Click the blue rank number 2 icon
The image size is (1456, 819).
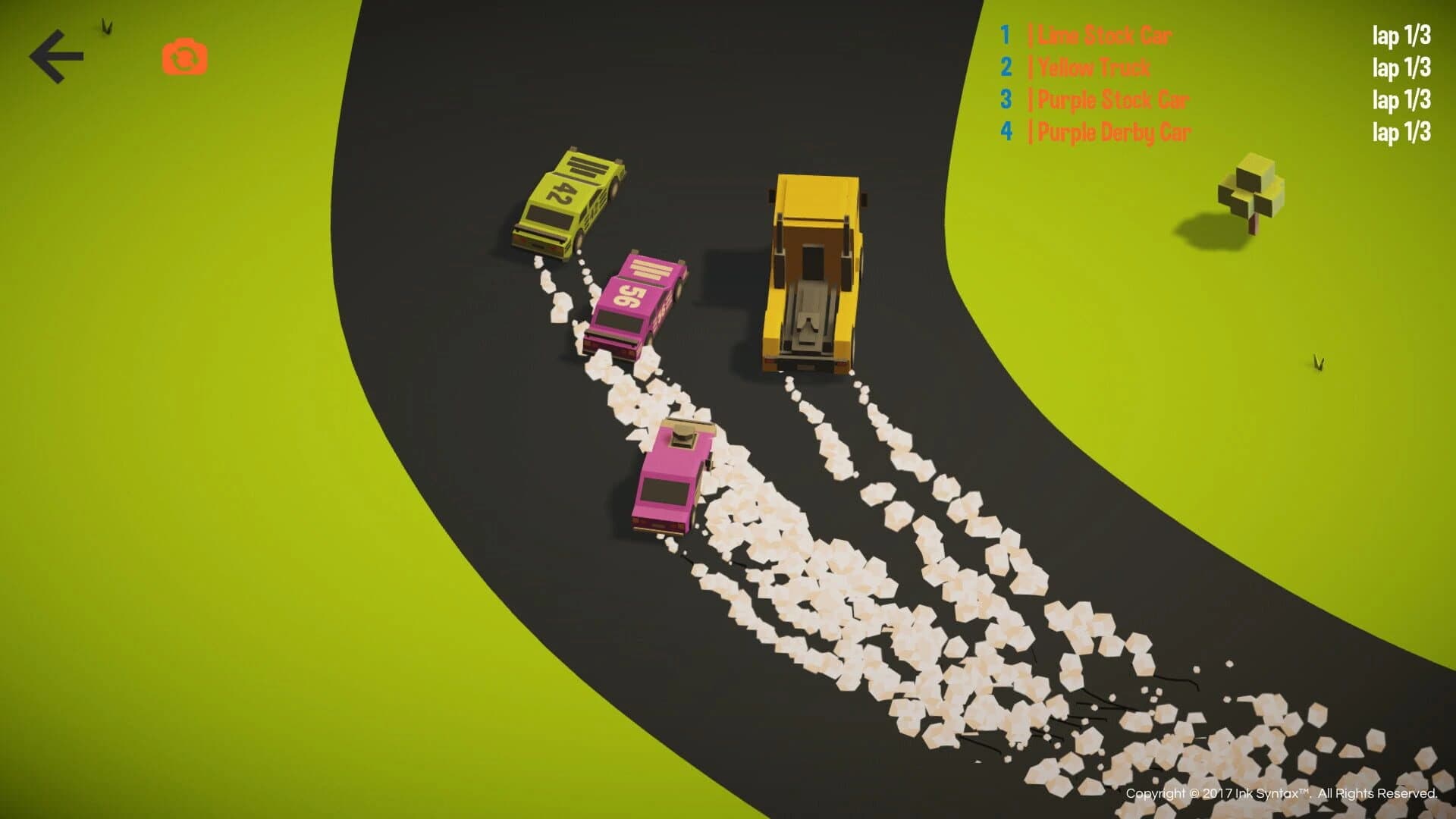(1005, 67)
